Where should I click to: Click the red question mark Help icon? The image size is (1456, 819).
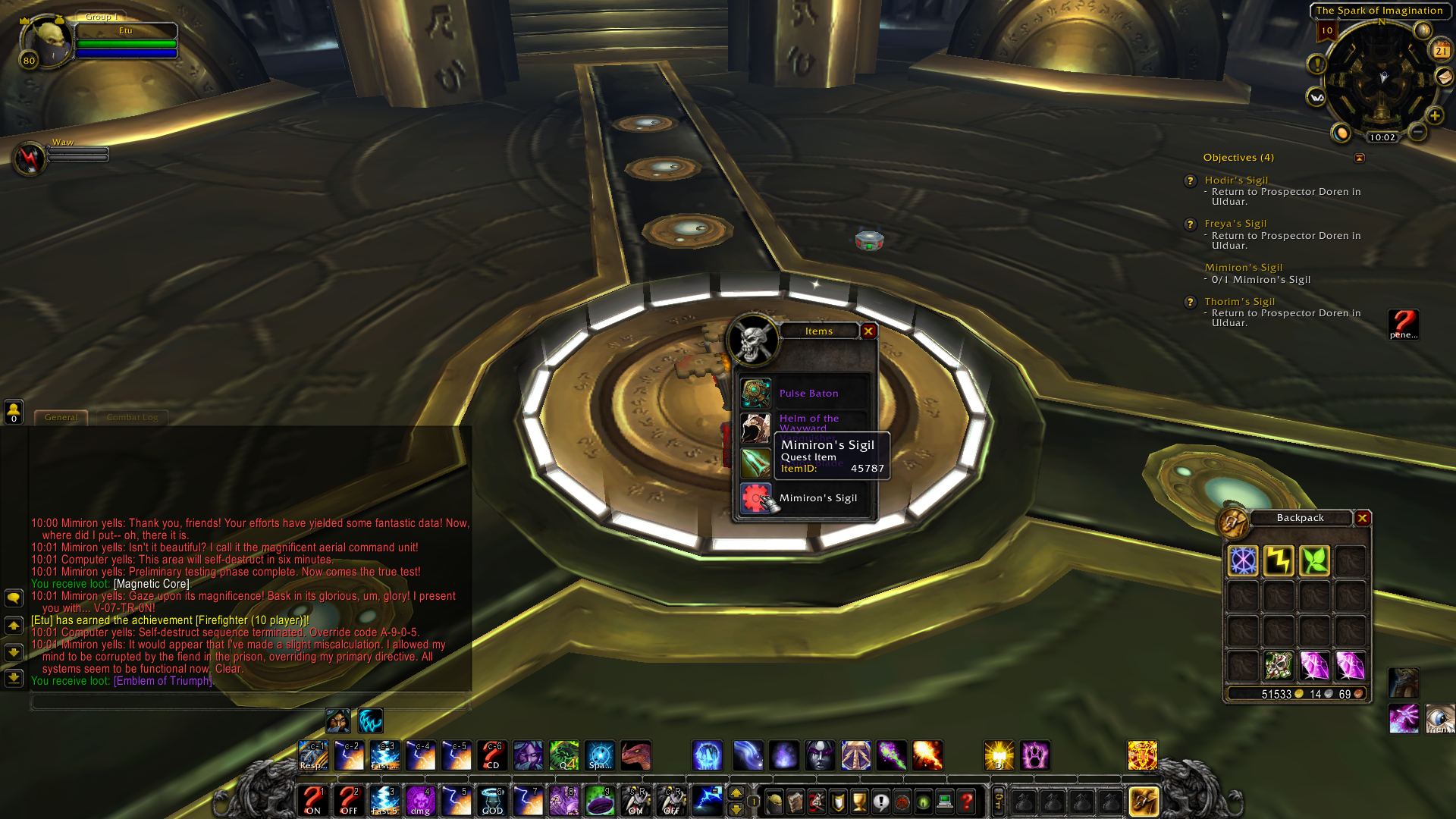tap(965, 802)
